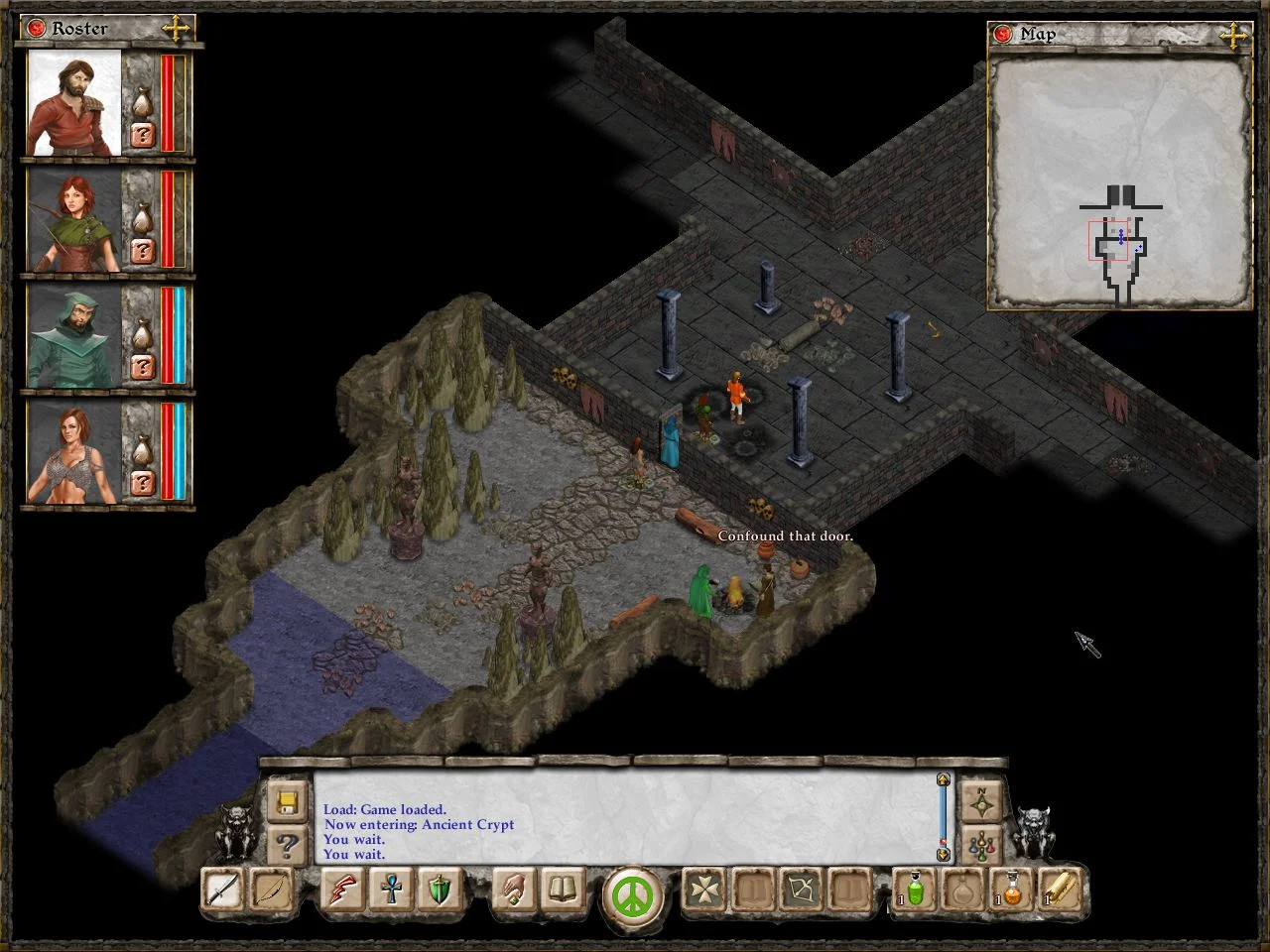The height and width of the screenshot is (952, 1270).
Task: Open help with the question mark button
Action: tap(287, 844)
